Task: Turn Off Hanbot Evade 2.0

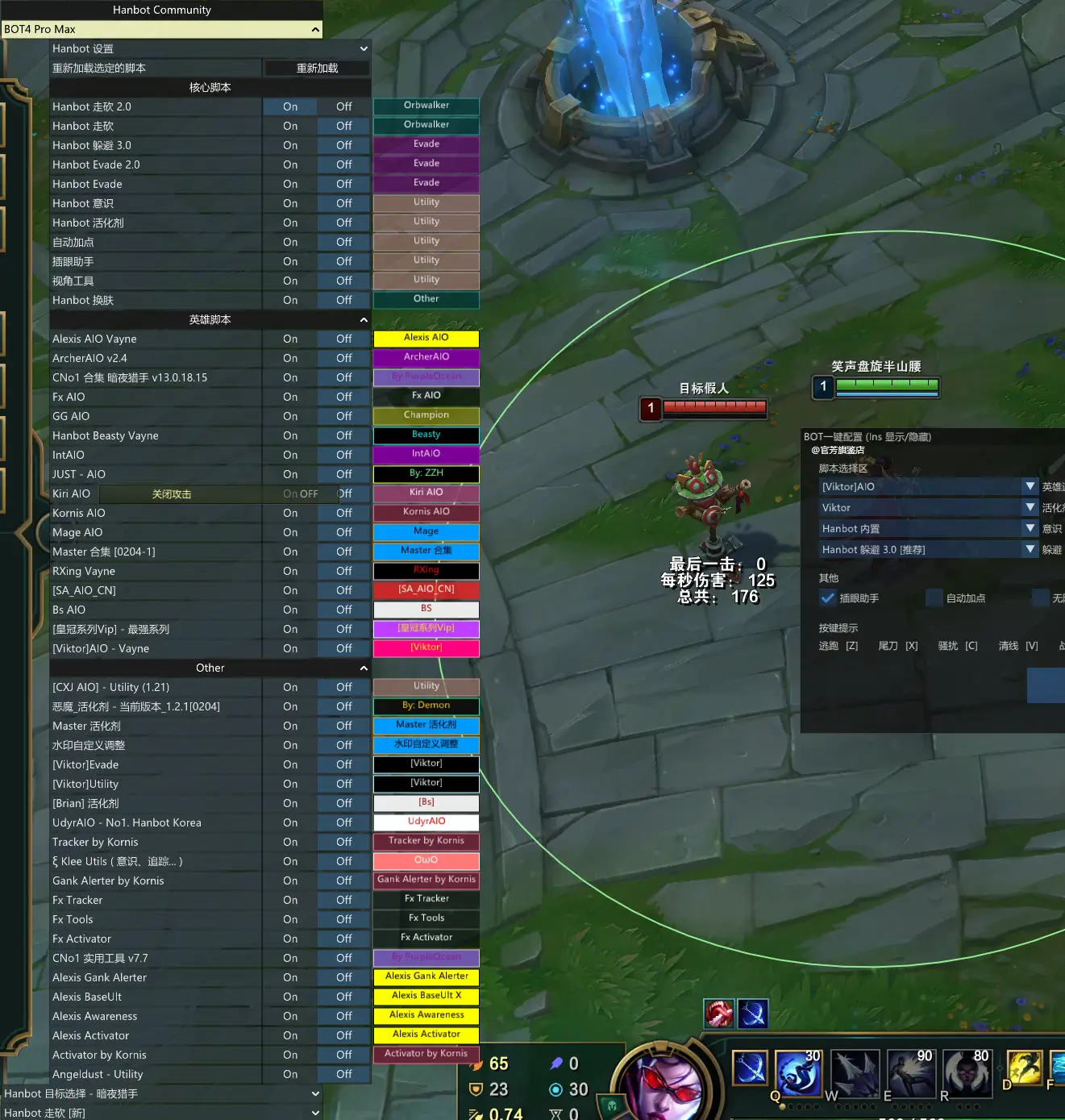Action: coord(344,165)
